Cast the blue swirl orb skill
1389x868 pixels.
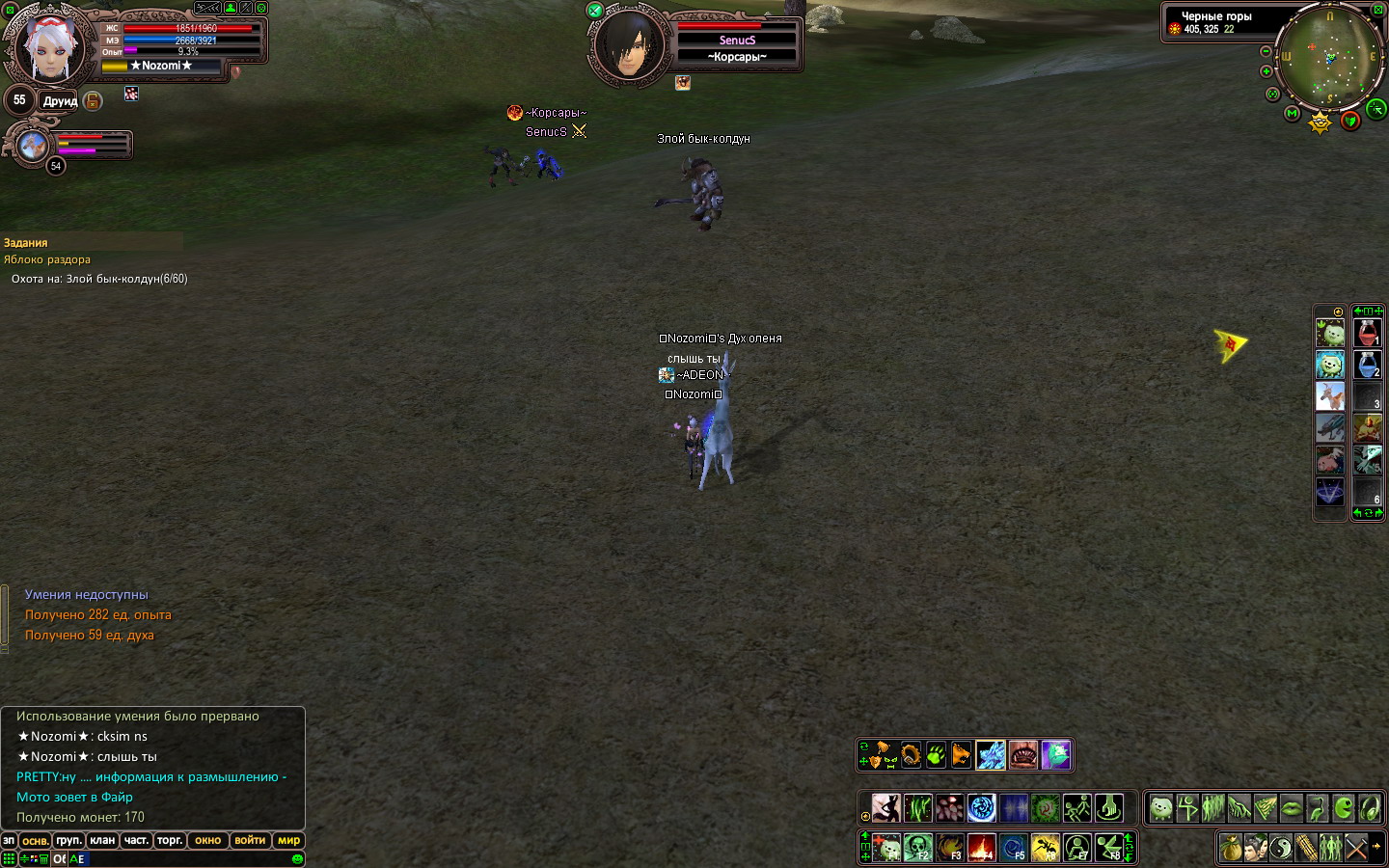981,807
